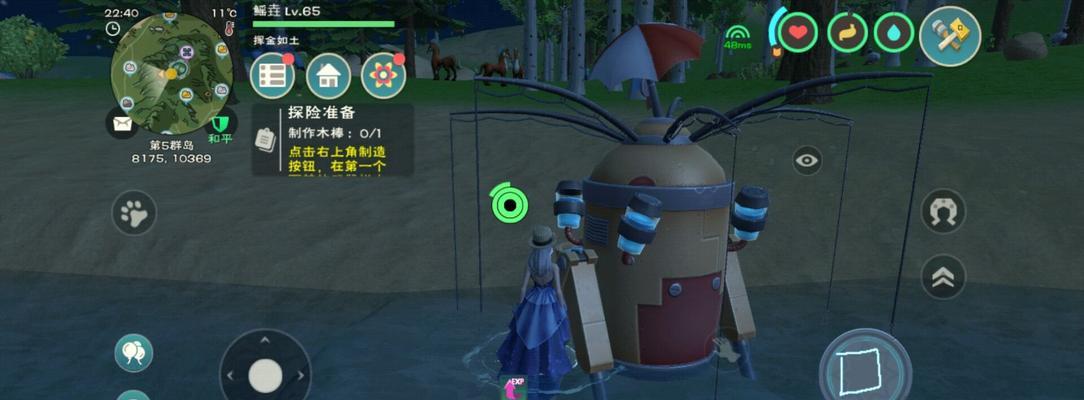Open the hammer crafting button
The height and width of the screenshot is (400, 1084).
point(949,35)
